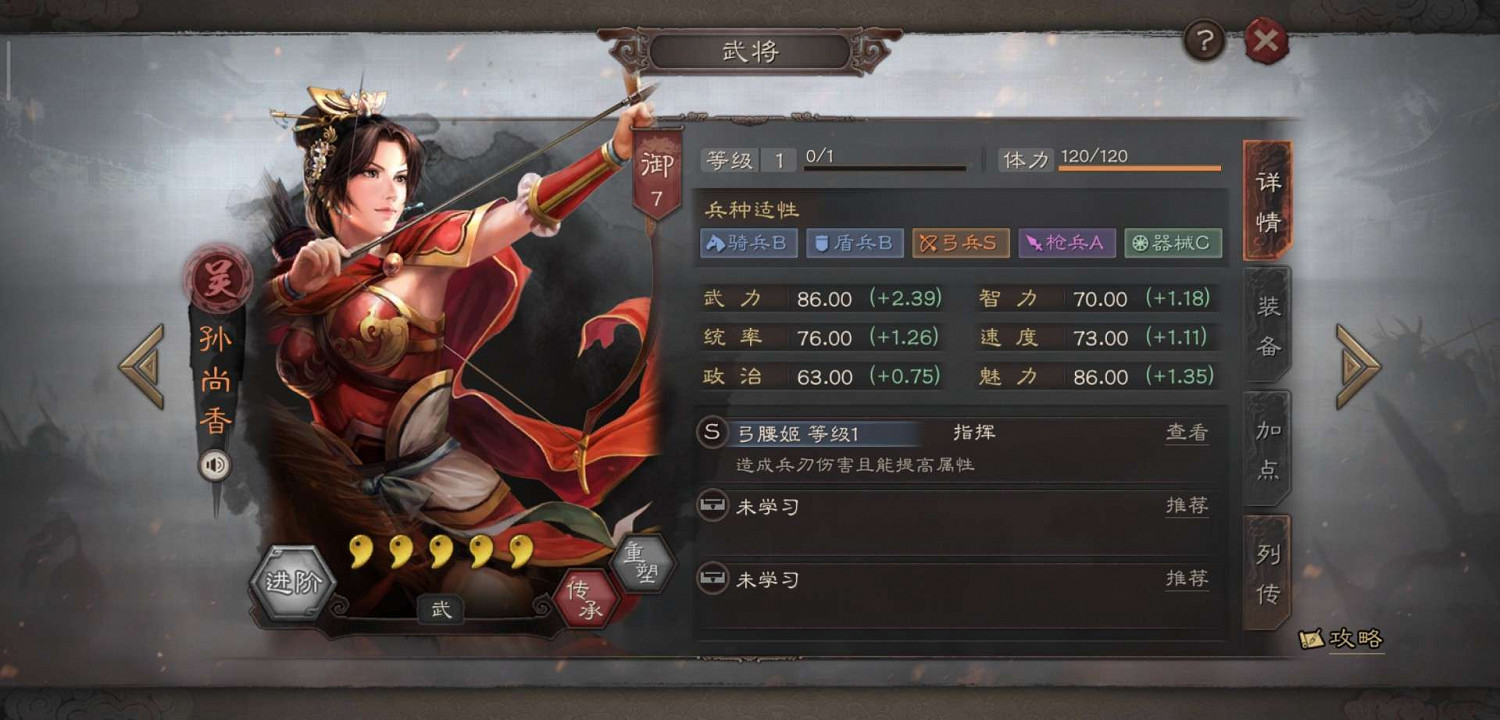The height and width of the screenshot is (720, 1500).
Task: Select the 枪兵A spearman aptitude badge
Action: [1066, 242]
